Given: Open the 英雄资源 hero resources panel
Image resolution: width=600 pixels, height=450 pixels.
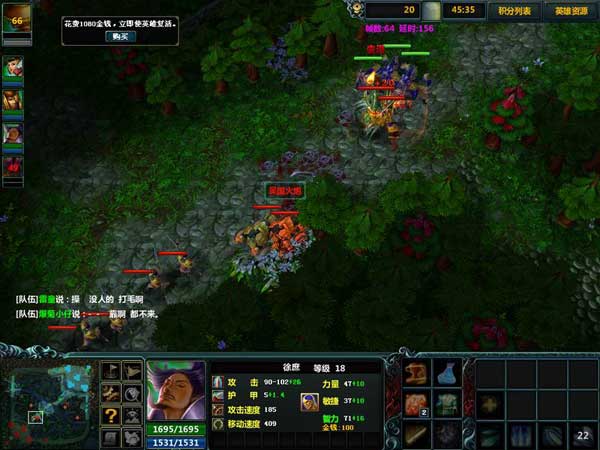Looking at the screenshot, I should pyautogui.click(x=571, y=11).
